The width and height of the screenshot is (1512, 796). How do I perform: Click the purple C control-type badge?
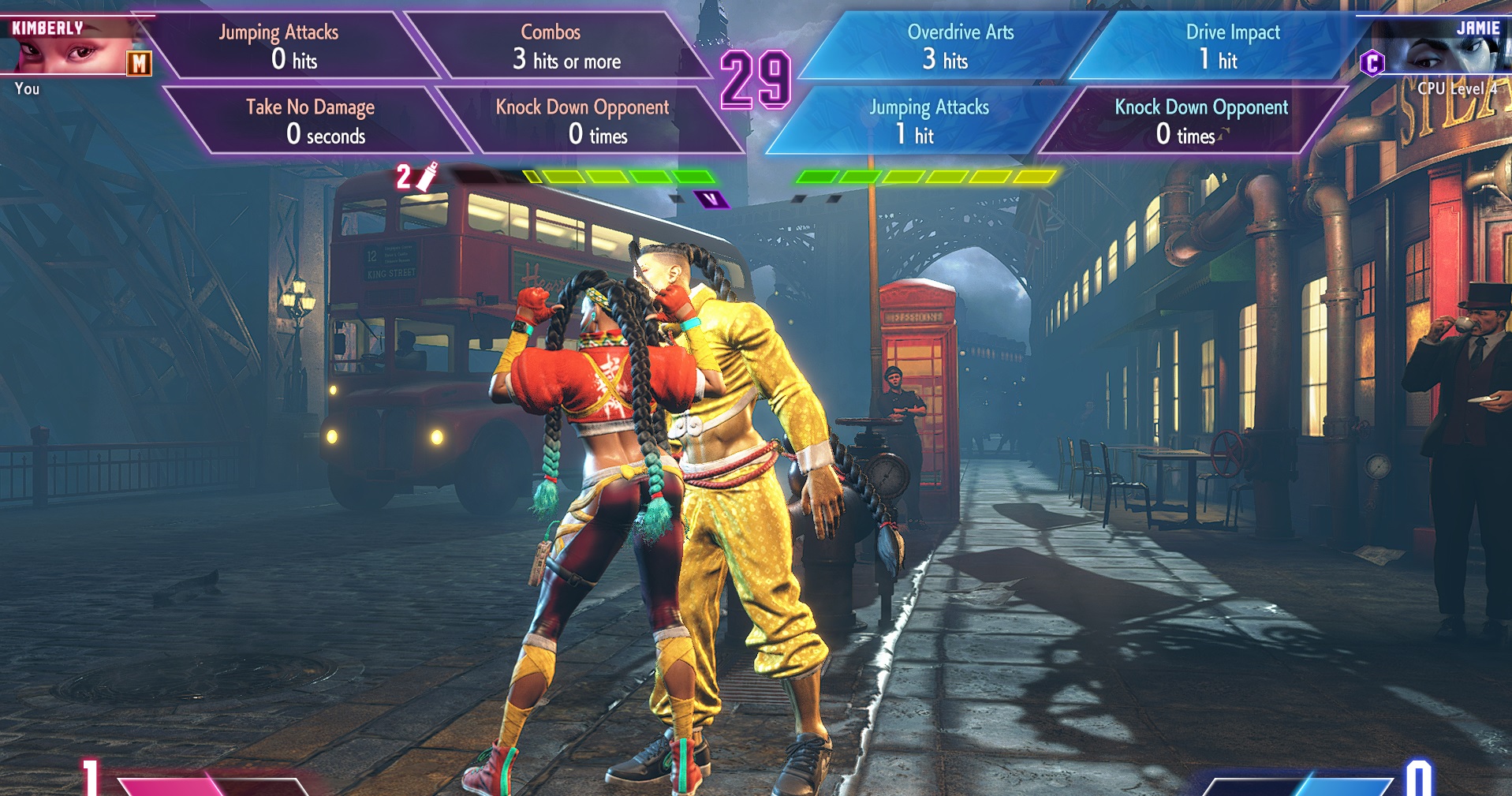click(x=1372, y=63)
